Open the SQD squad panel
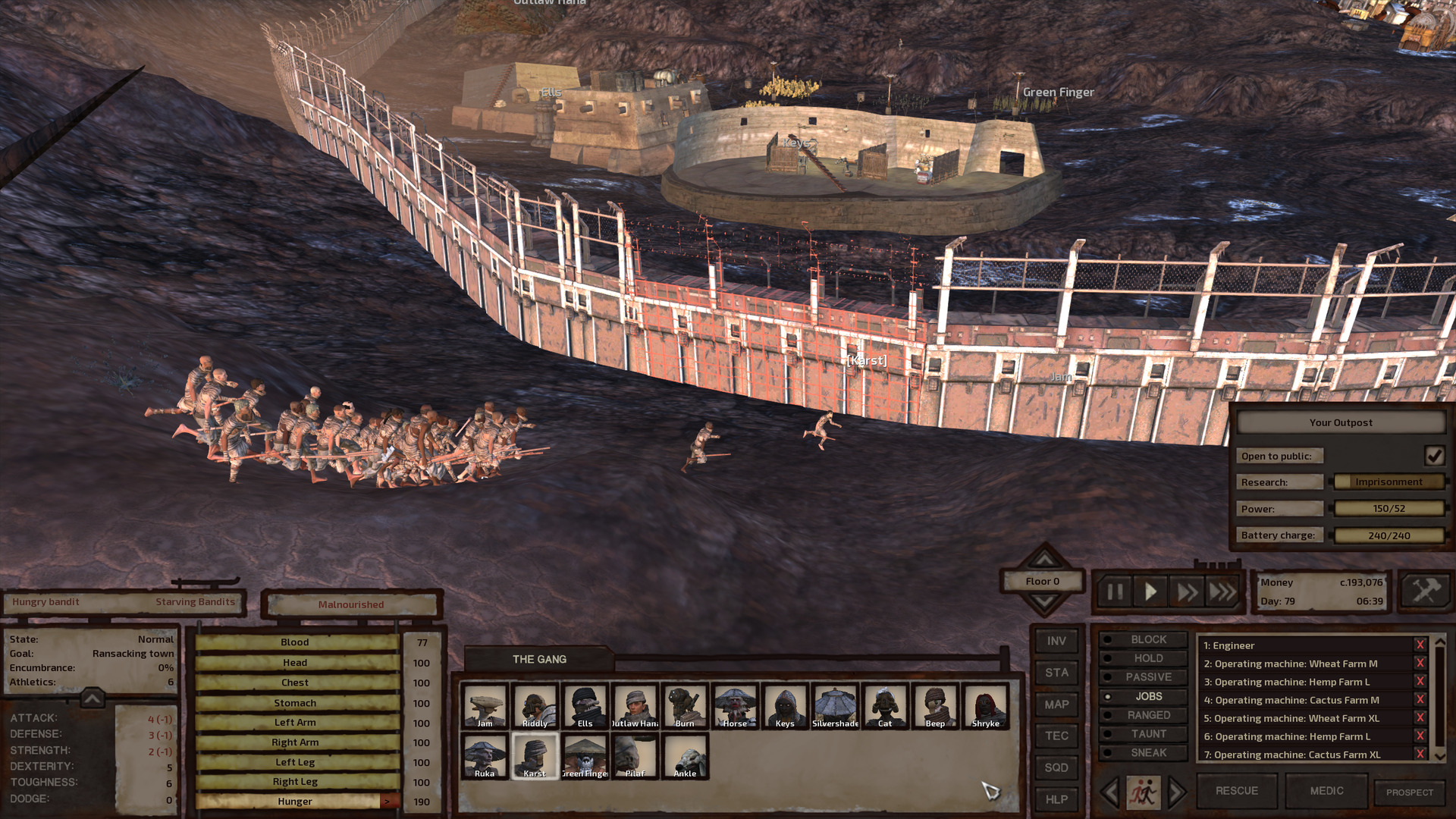 click(1056, 767)
